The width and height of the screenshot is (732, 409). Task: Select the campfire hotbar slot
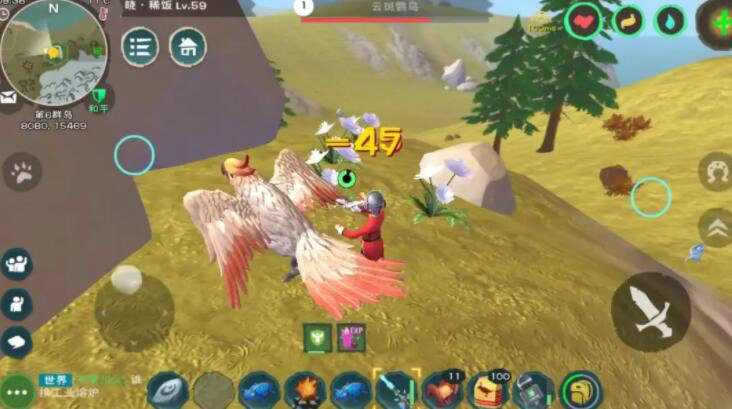pyautogui.click(x=304, y=390)
